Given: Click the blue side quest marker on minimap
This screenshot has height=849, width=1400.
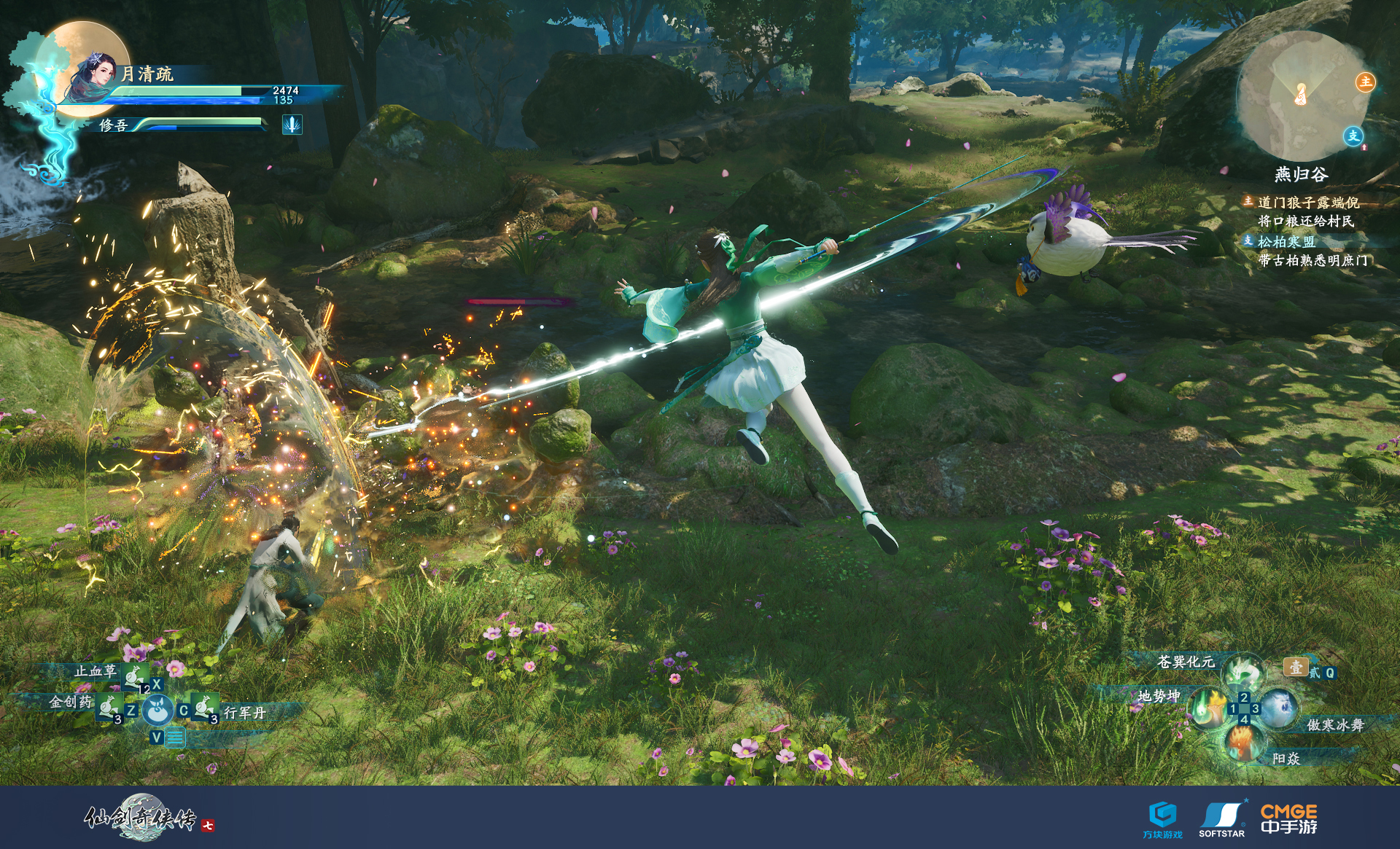Looking at the screenshot, I should [x=1353, y=136].
